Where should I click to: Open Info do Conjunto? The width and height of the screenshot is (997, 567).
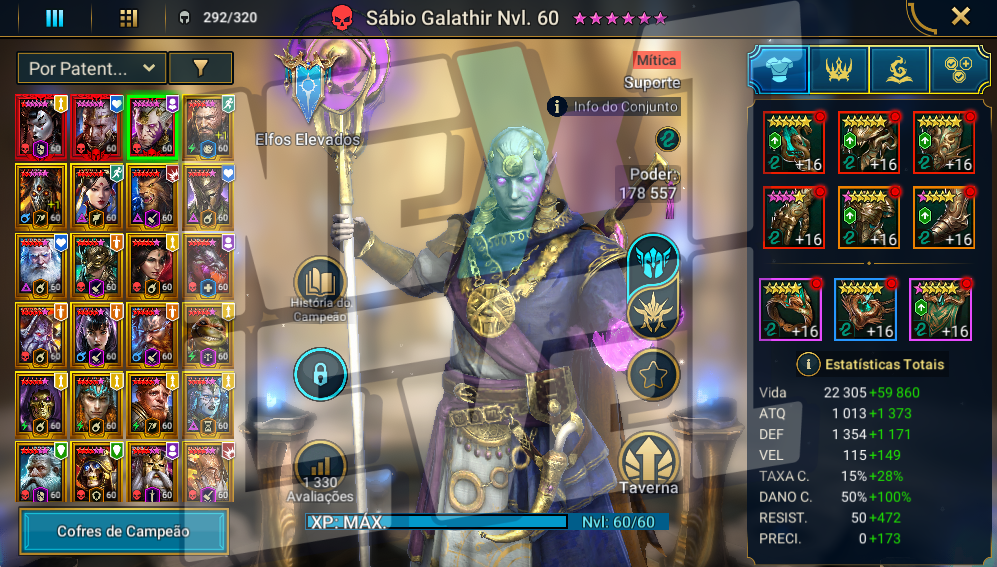(614, 106)
